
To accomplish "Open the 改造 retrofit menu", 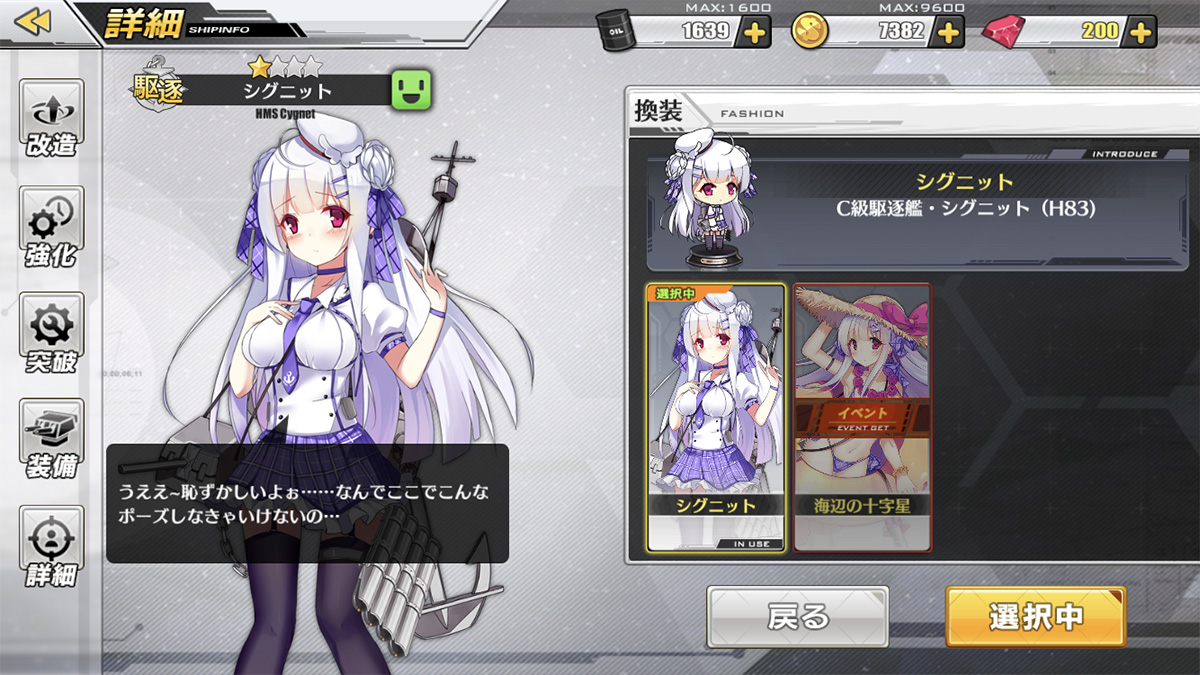I will 52,120.
